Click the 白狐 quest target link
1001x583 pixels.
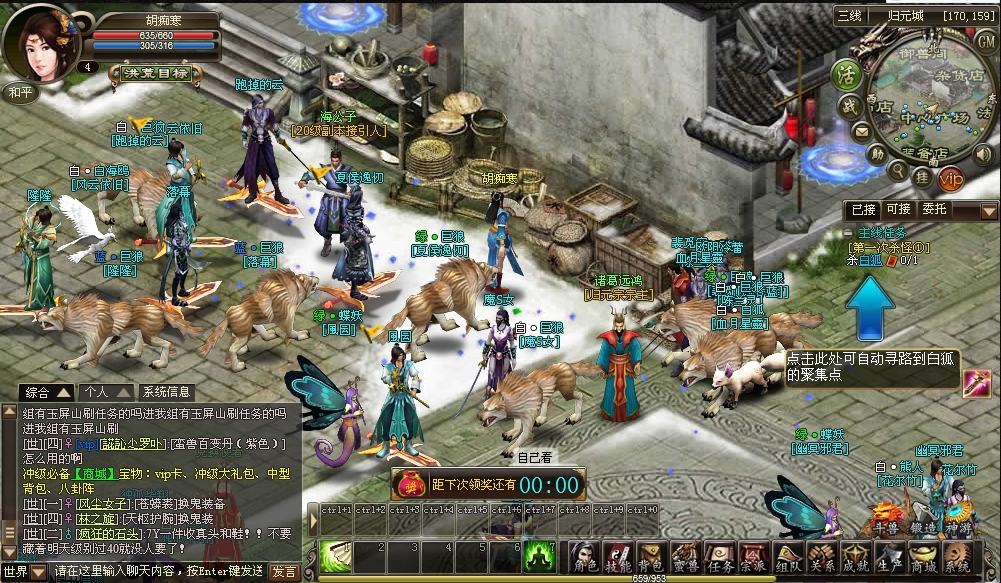click(869, 260)
